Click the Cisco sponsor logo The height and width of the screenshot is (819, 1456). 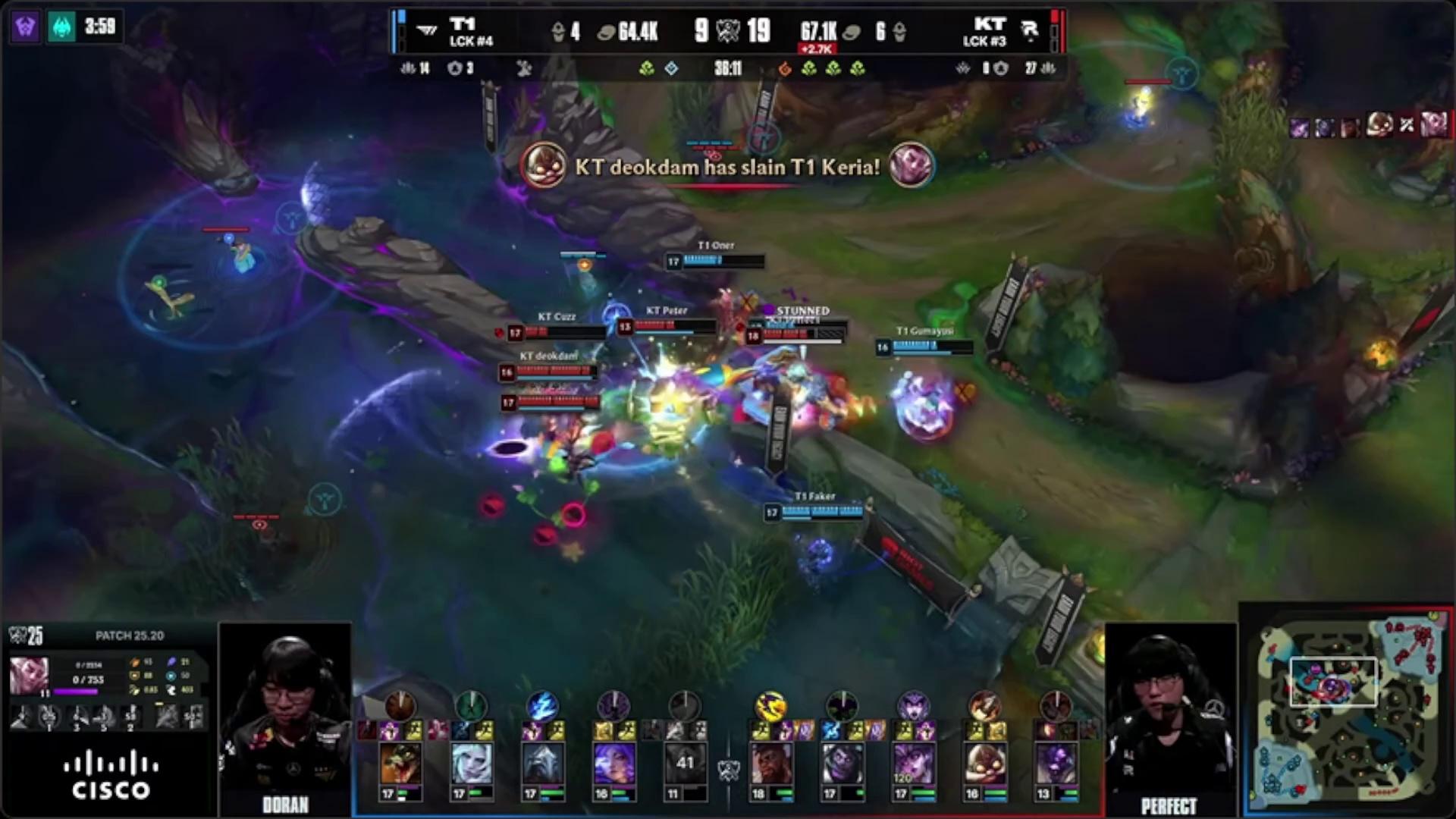pos(111,775)
